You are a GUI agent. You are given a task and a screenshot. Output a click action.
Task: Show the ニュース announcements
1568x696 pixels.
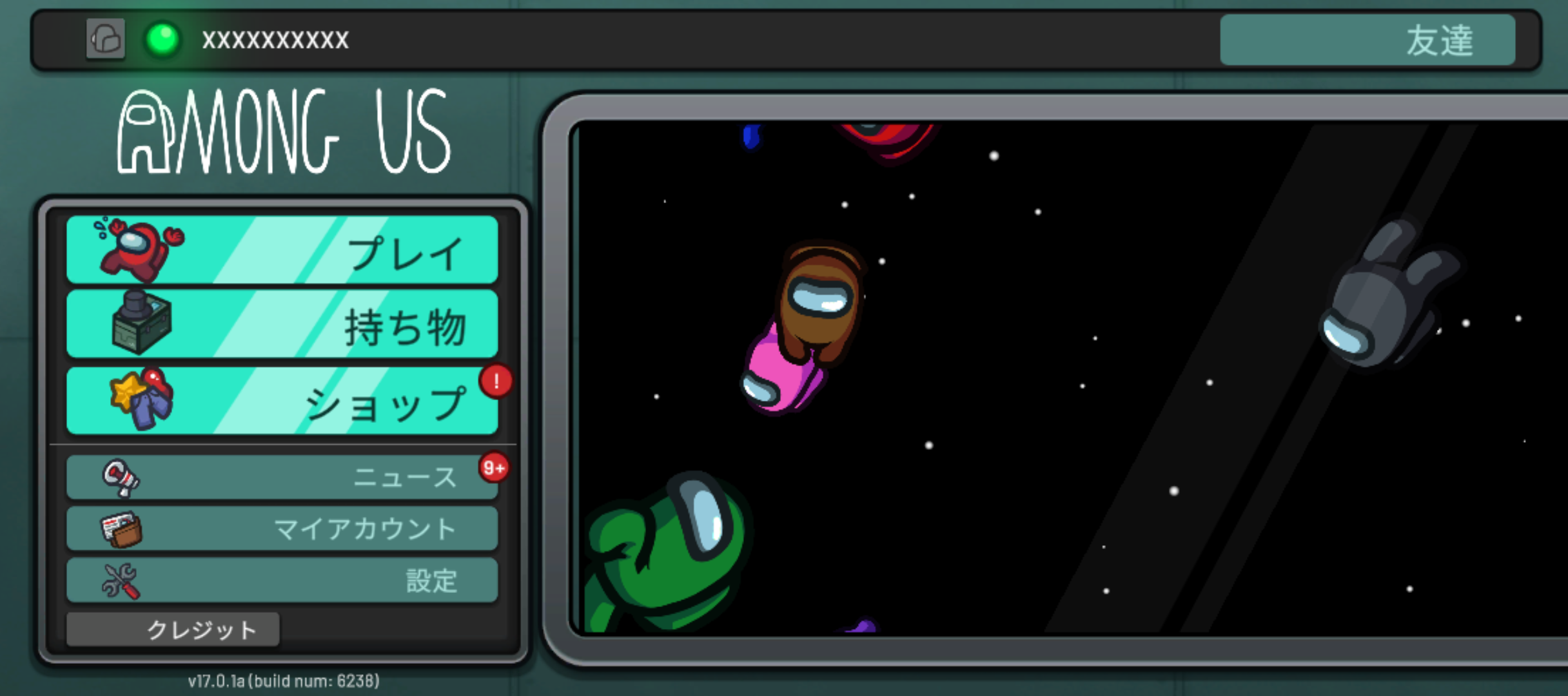point(282,478)
